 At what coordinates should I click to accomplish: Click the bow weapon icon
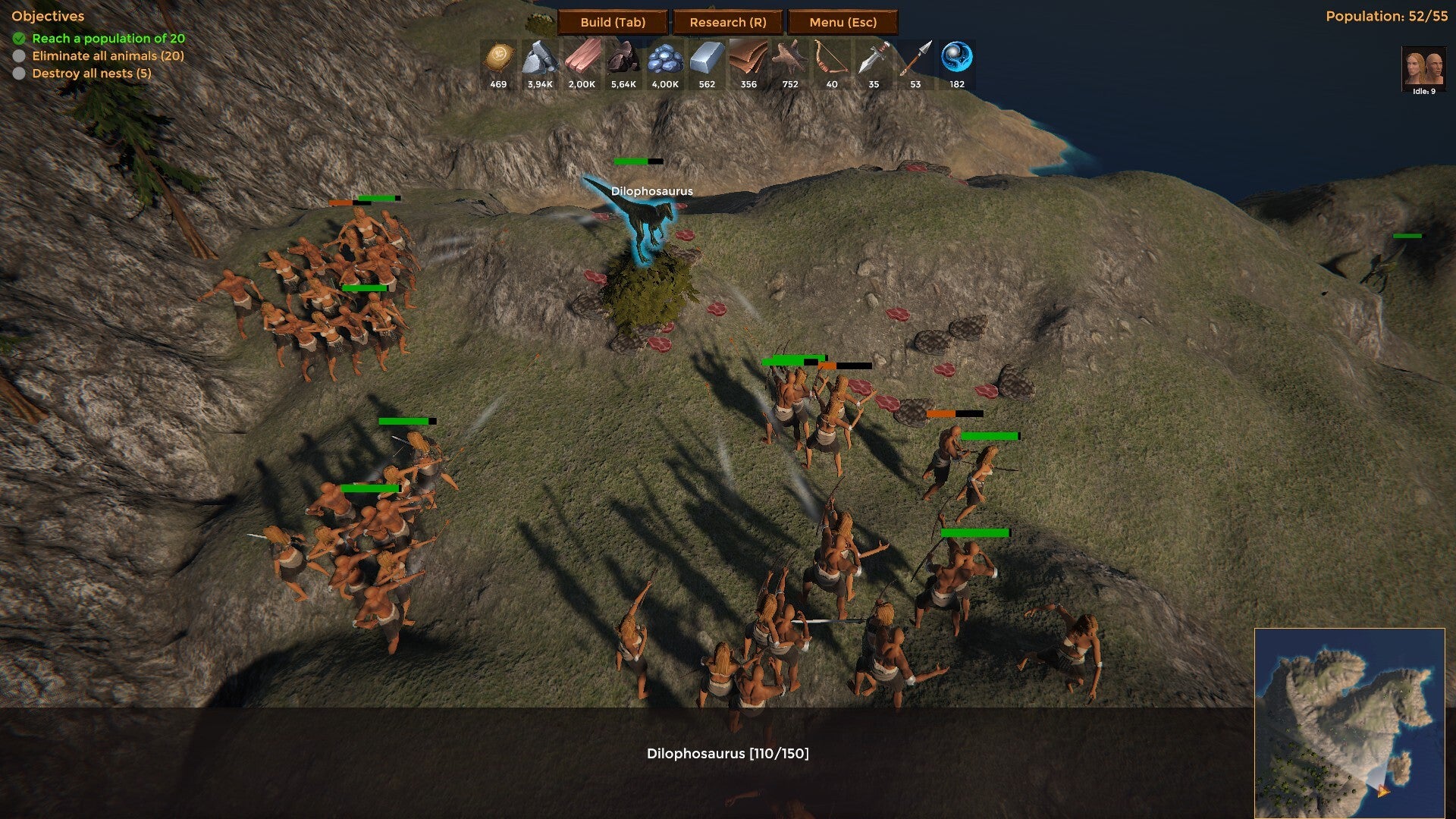pyautogui.click(x=832, y=58)
